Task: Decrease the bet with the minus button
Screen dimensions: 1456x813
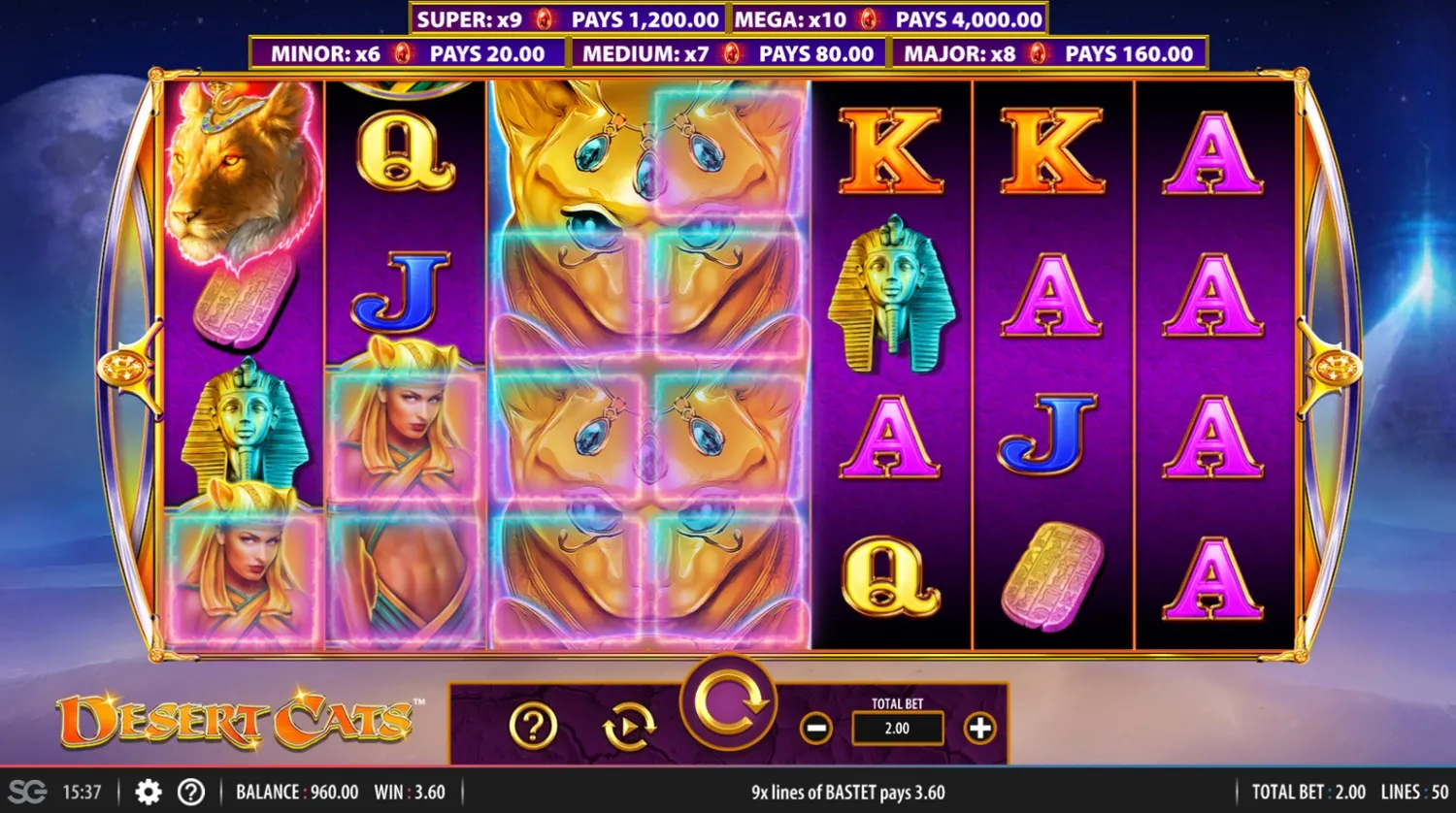Action: [x=815, y=727]
